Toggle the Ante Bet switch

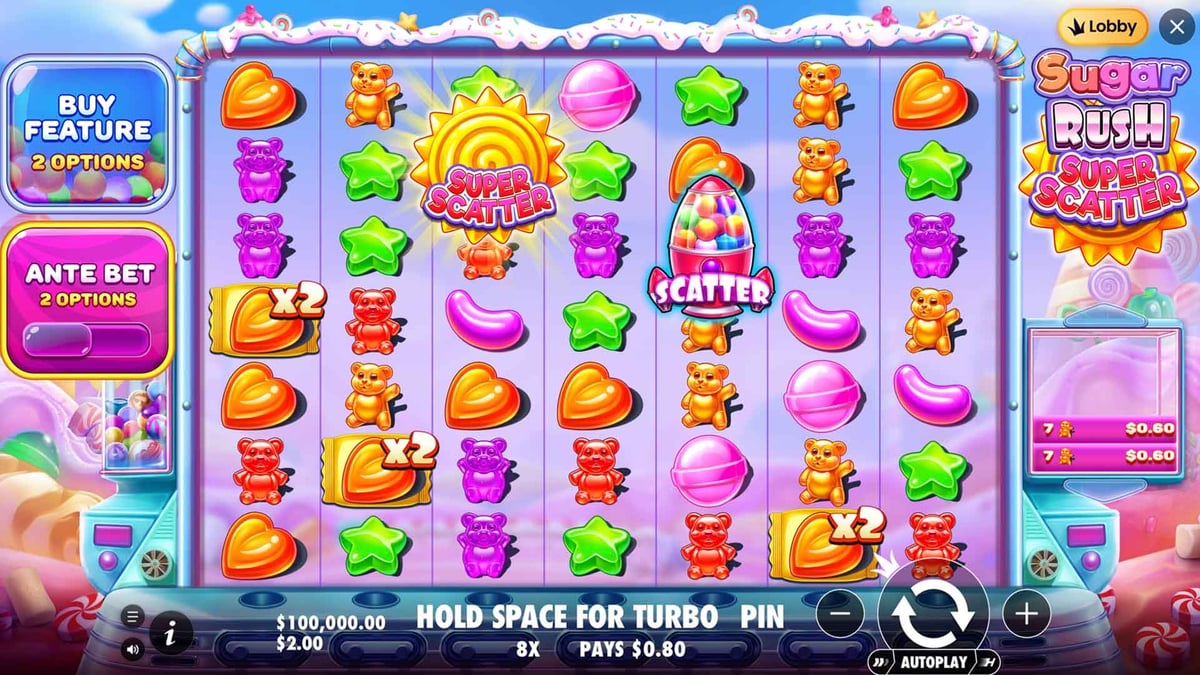click(87, 339)
